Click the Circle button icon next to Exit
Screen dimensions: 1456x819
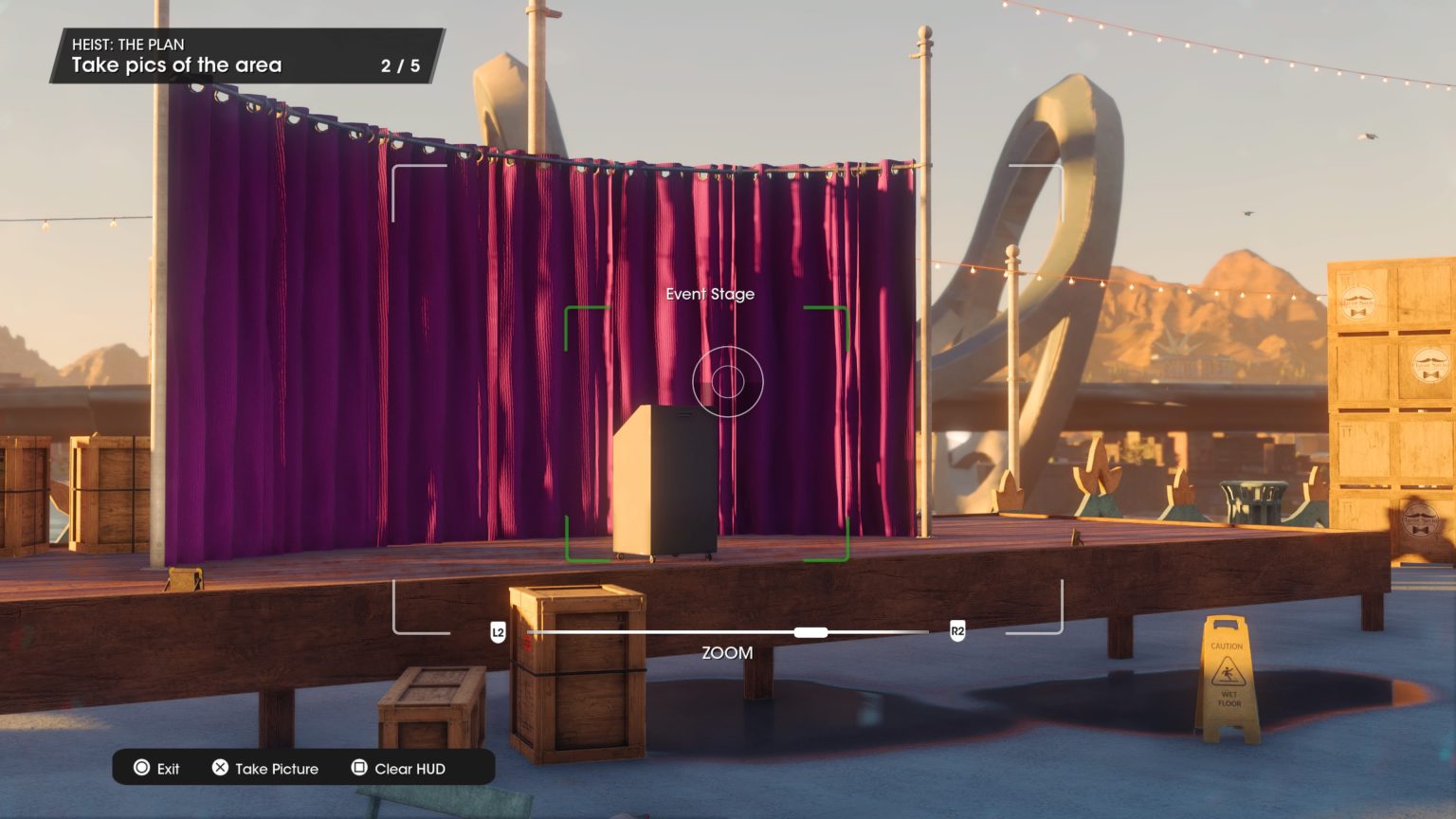pyautogui.click(x=140, y=768)
